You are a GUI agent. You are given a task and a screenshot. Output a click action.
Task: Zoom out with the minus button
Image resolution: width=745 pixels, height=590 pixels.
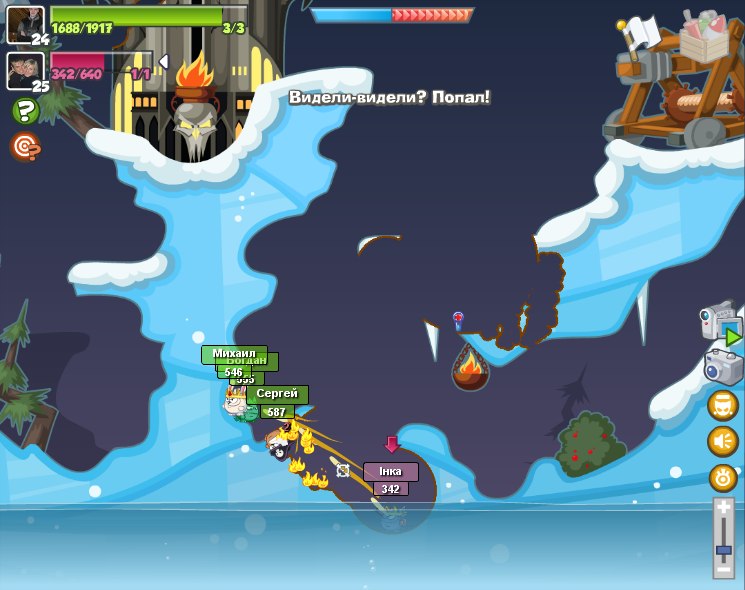pyautogui.click(x=724, y=569)
